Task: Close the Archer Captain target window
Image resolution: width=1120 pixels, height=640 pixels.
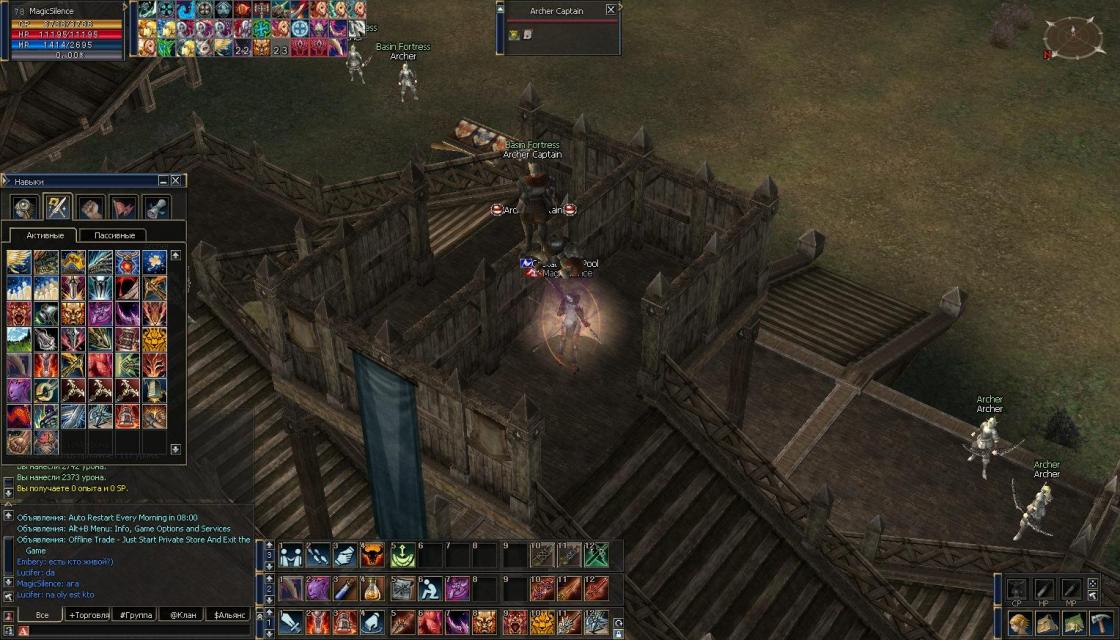Action: coord(611,10)
